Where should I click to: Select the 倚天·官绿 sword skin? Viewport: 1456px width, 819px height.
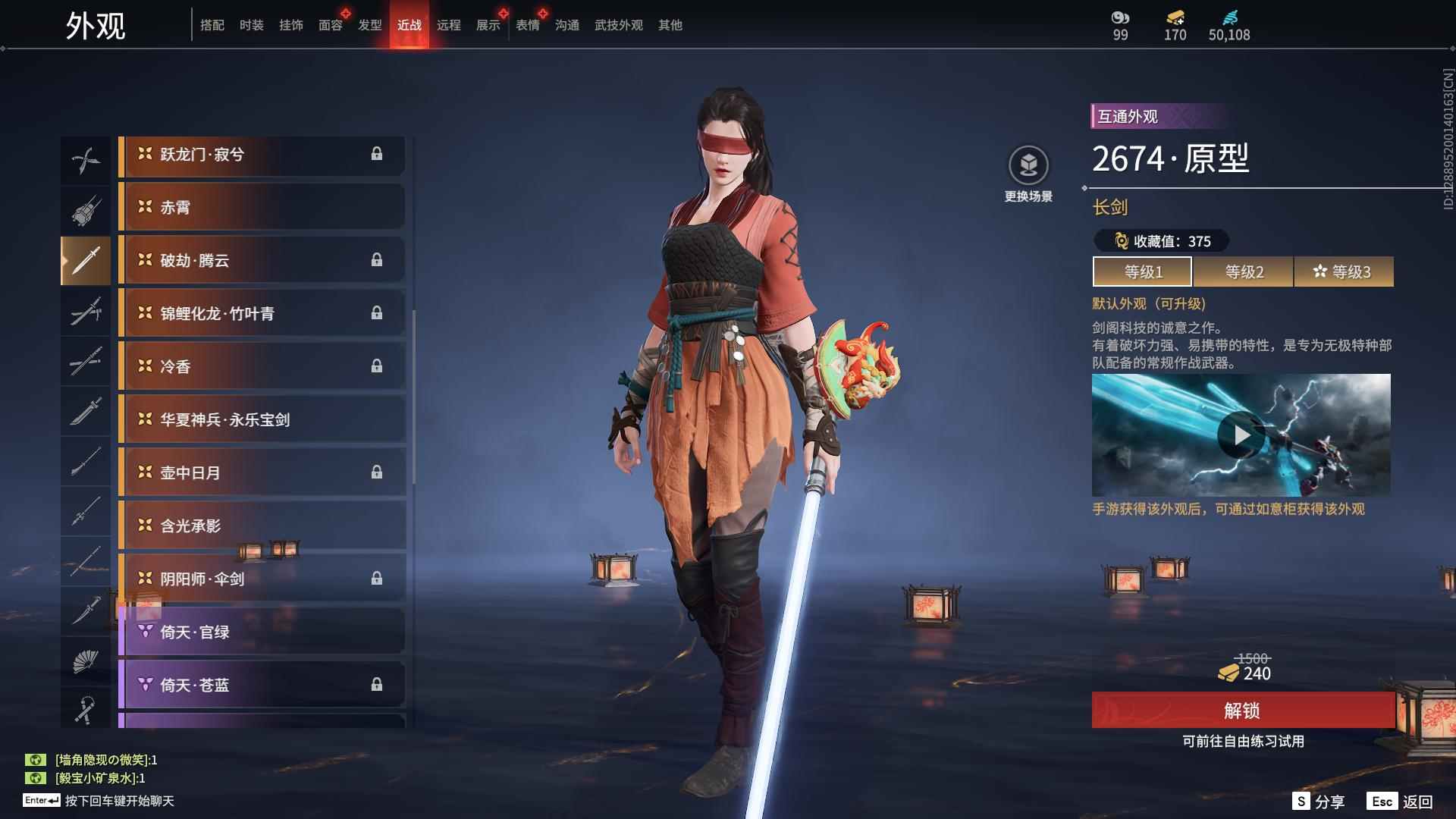(262, 632)
